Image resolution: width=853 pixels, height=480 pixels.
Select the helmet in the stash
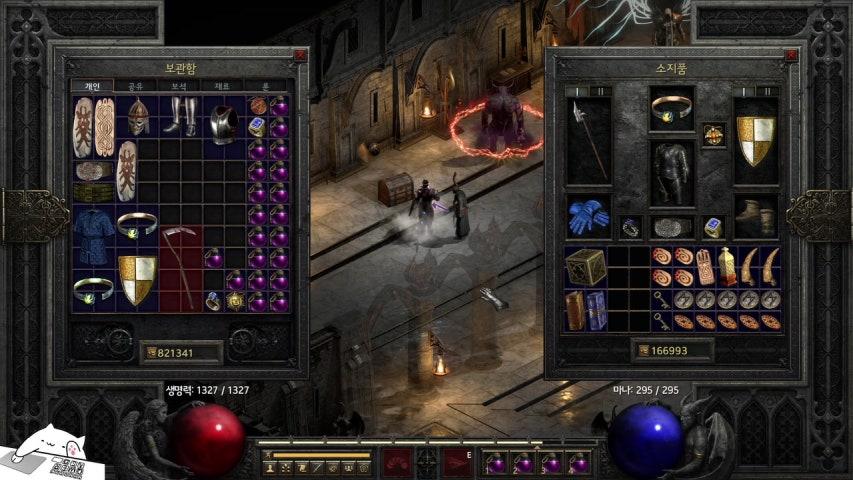click(x=137, y=116)
